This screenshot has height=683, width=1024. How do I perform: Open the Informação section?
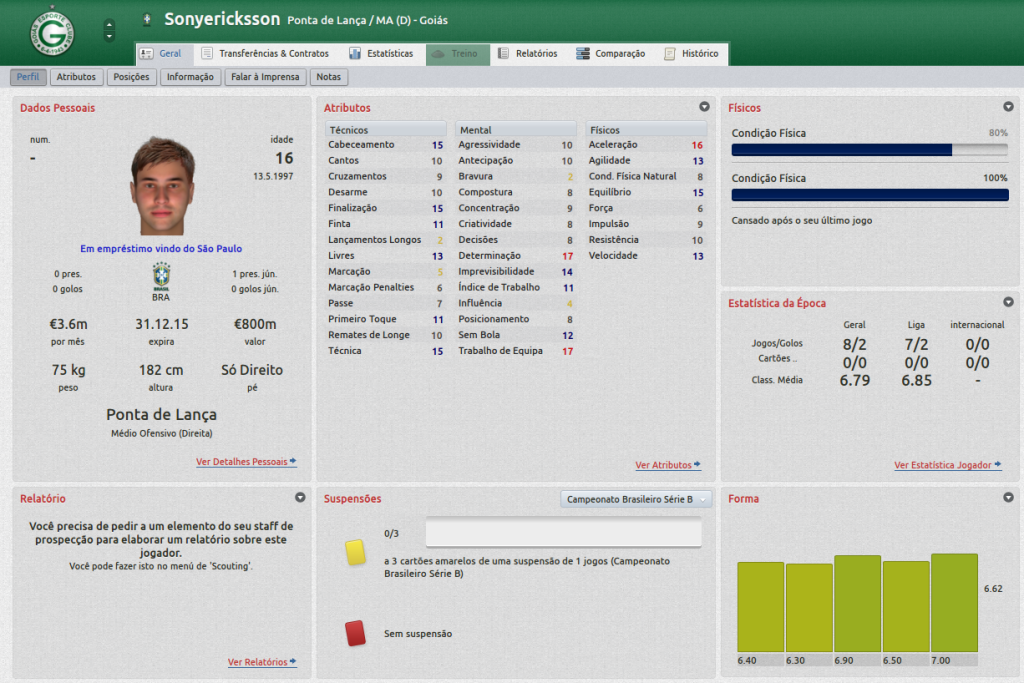[x=190, y=77]
